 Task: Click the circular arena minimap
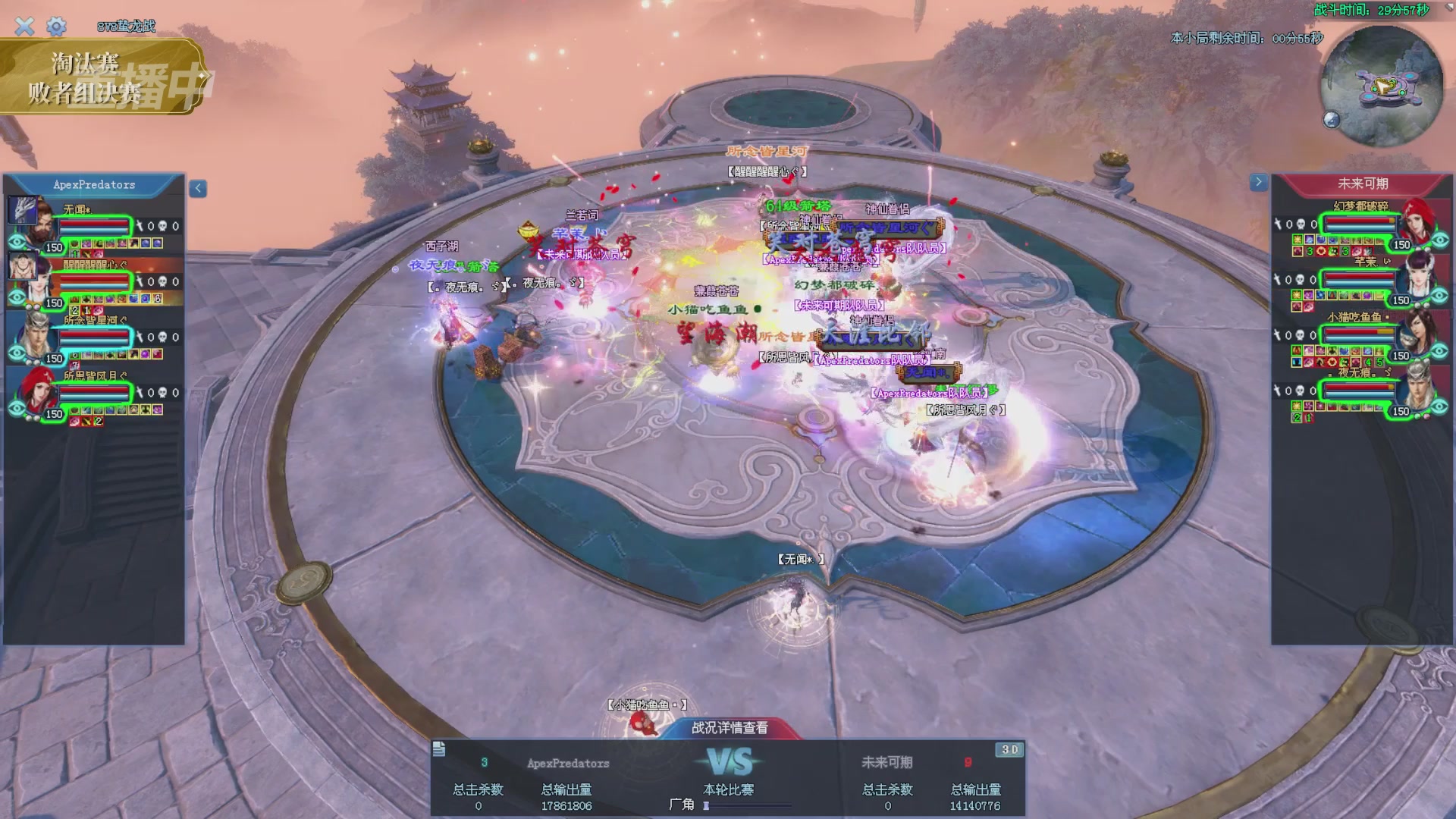(x=1382, y=86)
